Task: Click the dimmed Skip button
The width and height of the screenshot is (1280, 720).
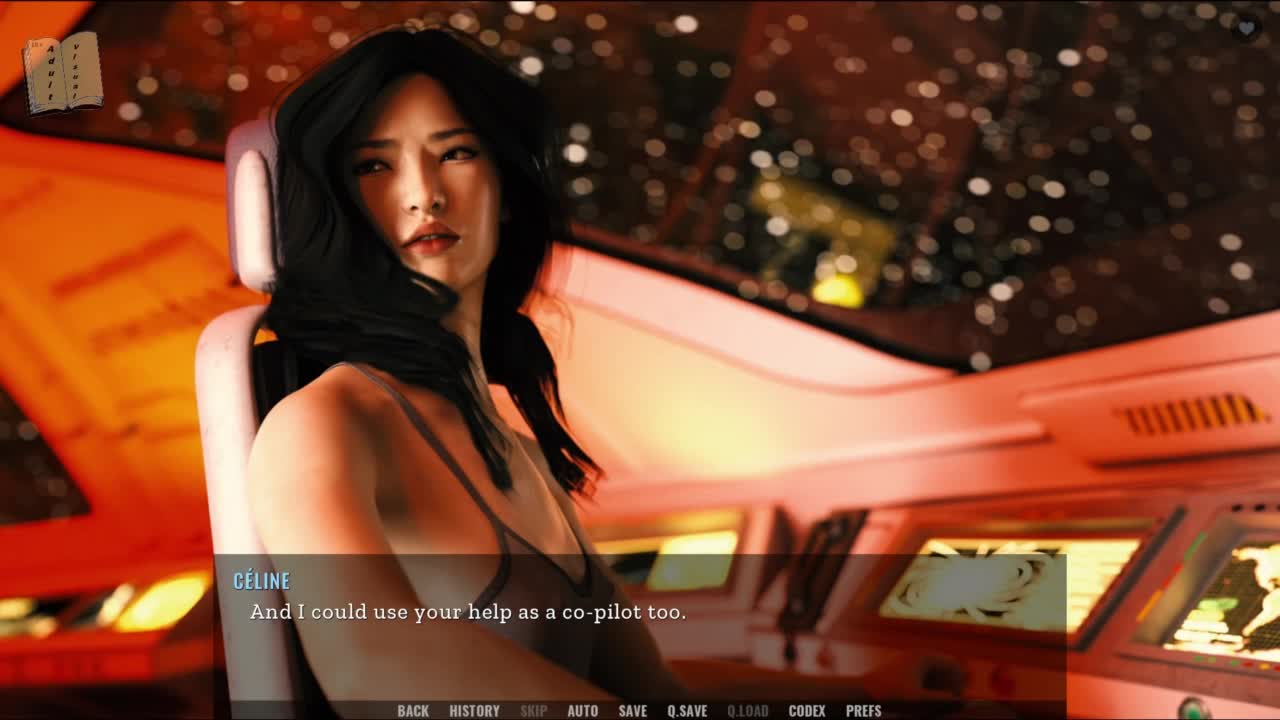Action: [x=534, y=711]
